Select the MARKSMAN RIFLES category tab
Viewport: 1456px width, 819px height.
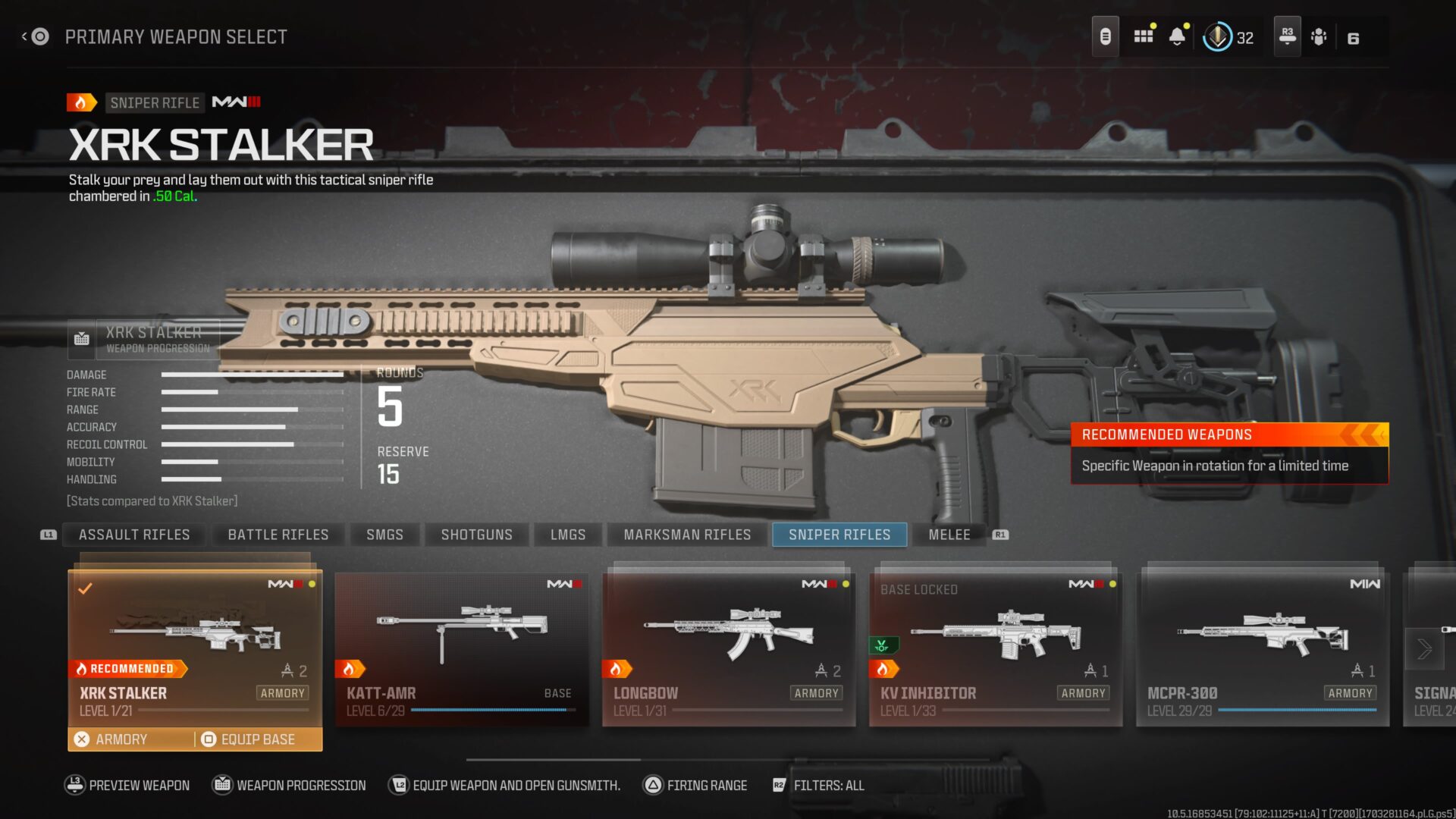pos(686,534)
